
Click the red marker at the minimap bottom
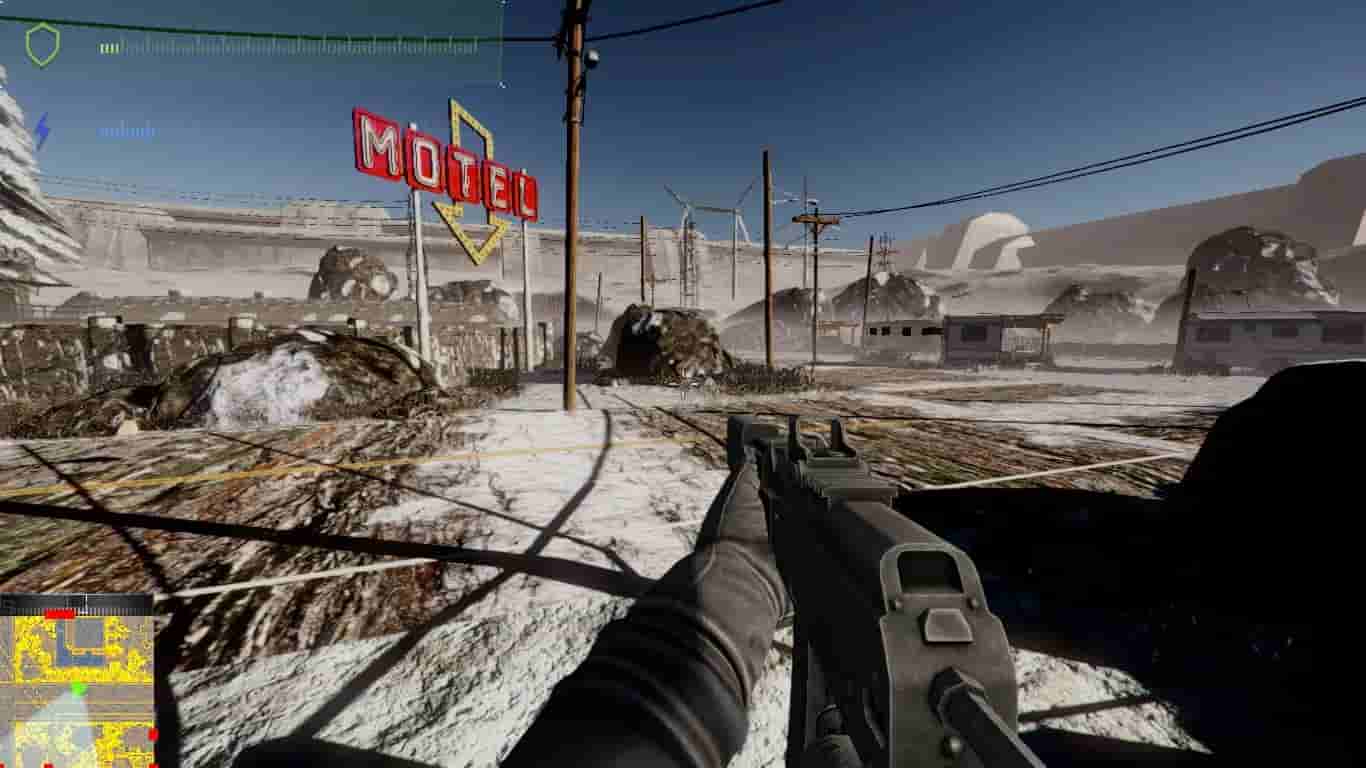coord(47,762)
